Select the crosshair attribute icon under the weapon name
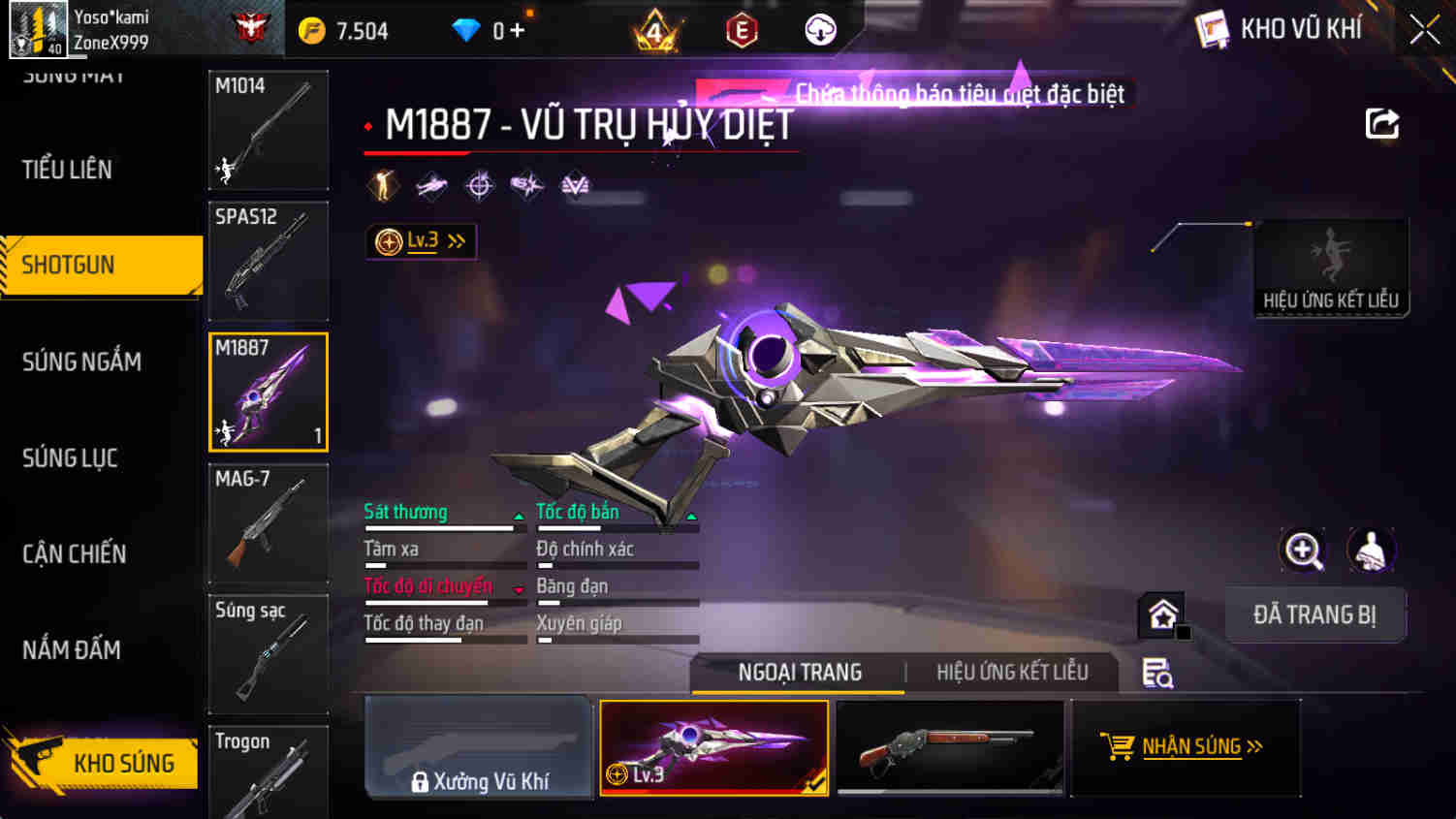 pos(478,185)
